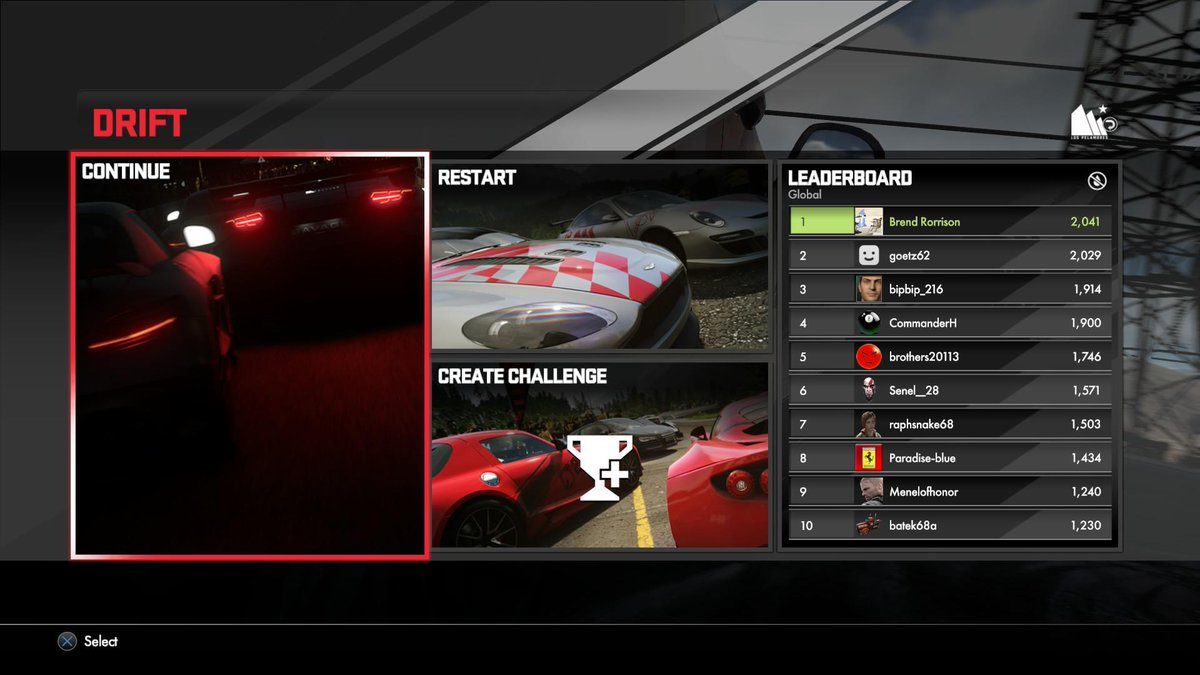The width and height of the screenshot is (1200, 675).
Task: Select the Continue tile
Action: [250, 355]
